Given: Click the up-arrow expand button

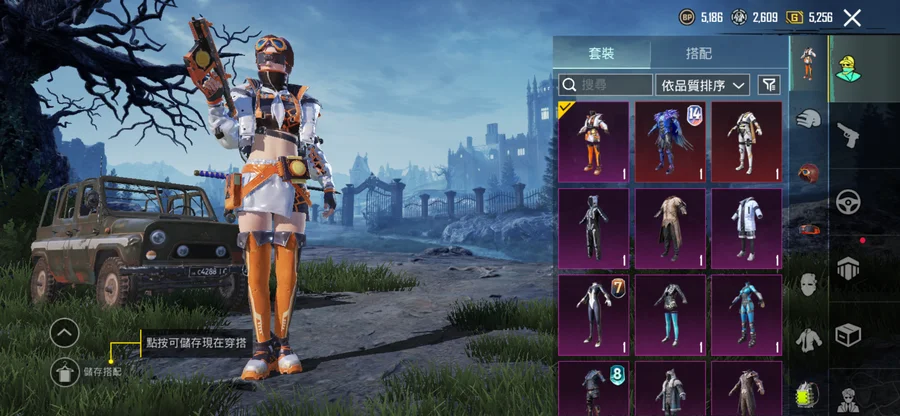Looking at the screenshot, I should tap(64, 332).
